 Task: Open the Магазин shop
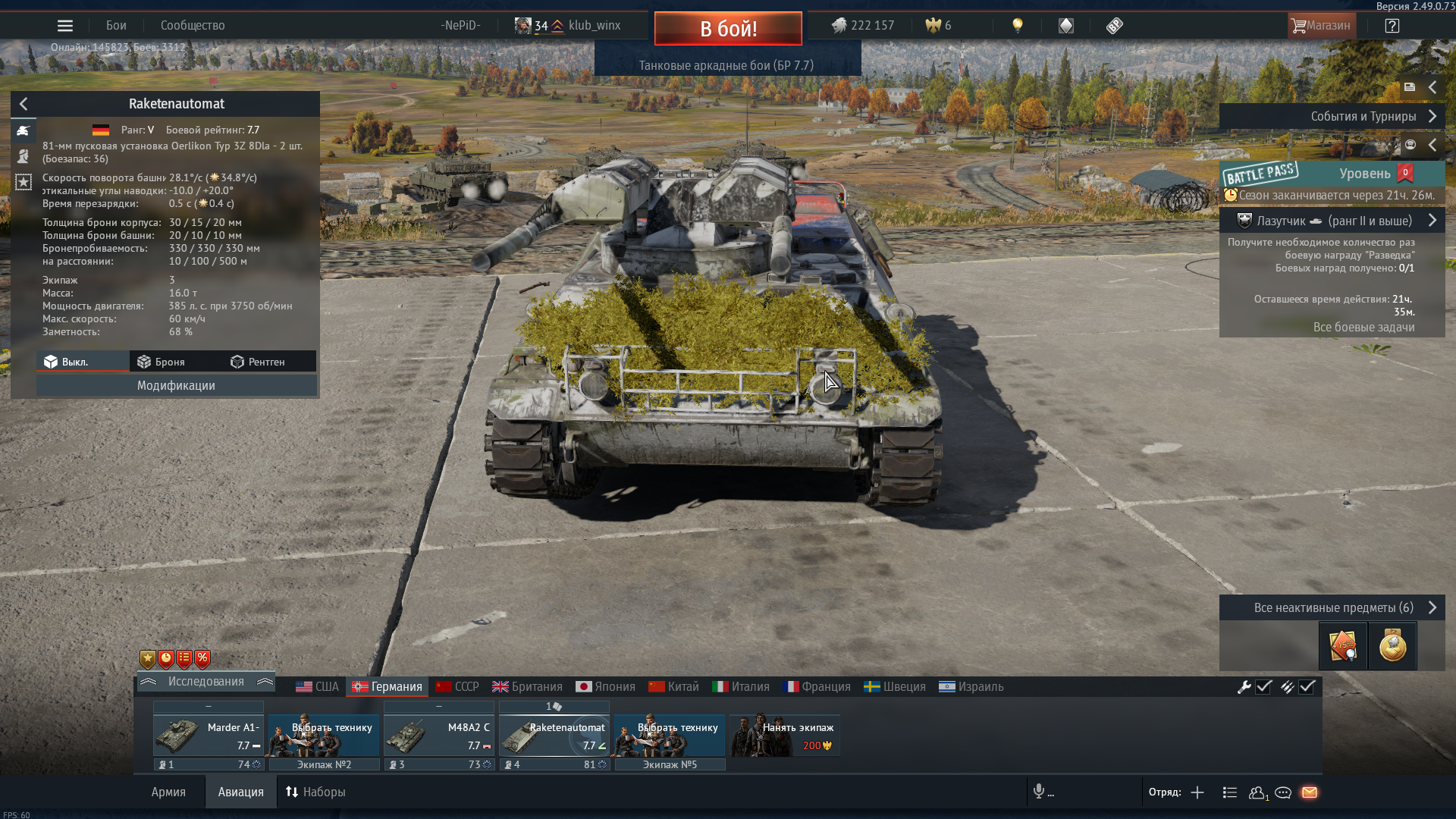1320,26
